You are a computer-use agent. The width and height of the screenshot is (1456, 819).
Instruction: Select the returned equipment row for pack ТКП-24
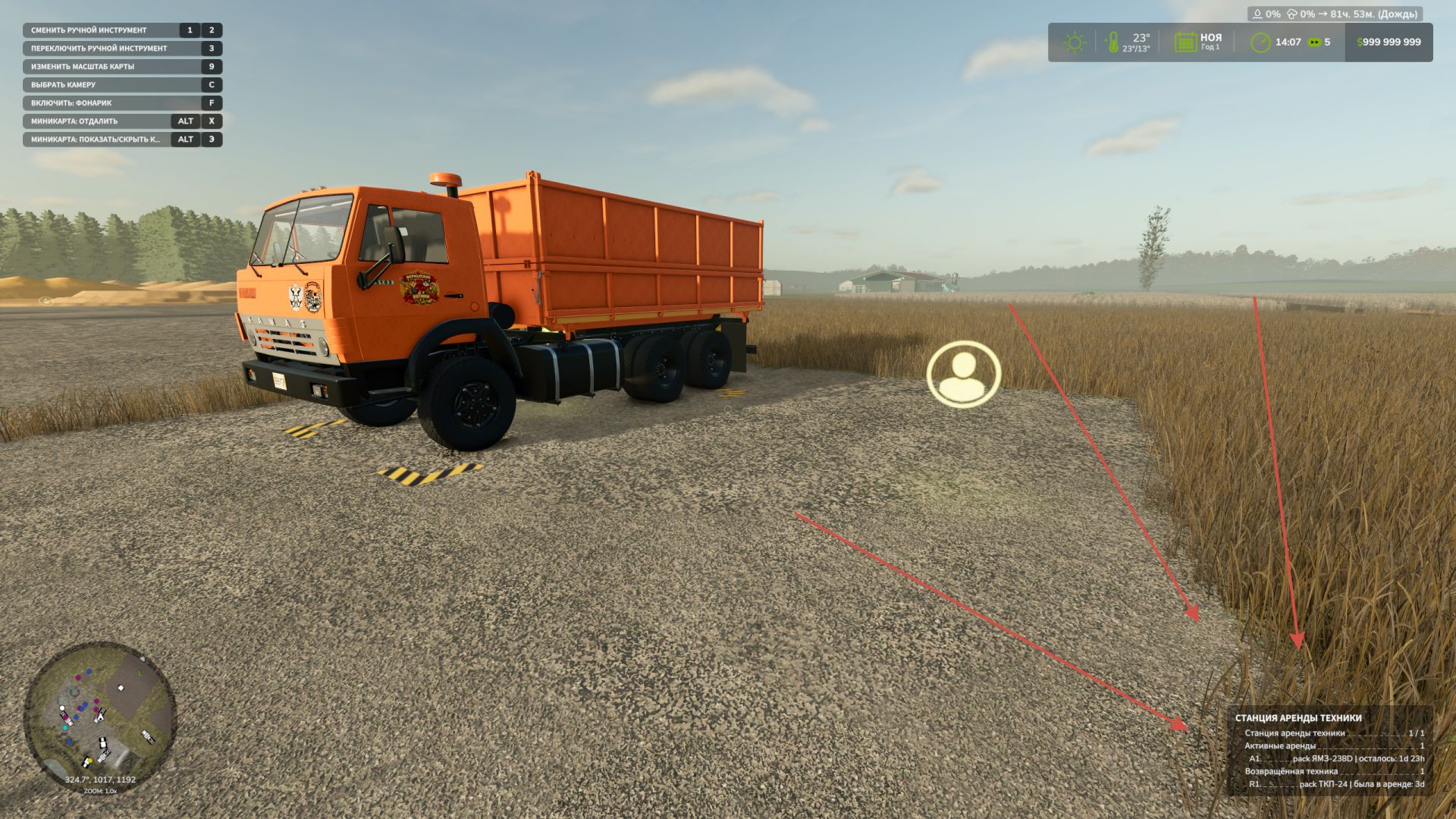click(x=1336, y=784)
